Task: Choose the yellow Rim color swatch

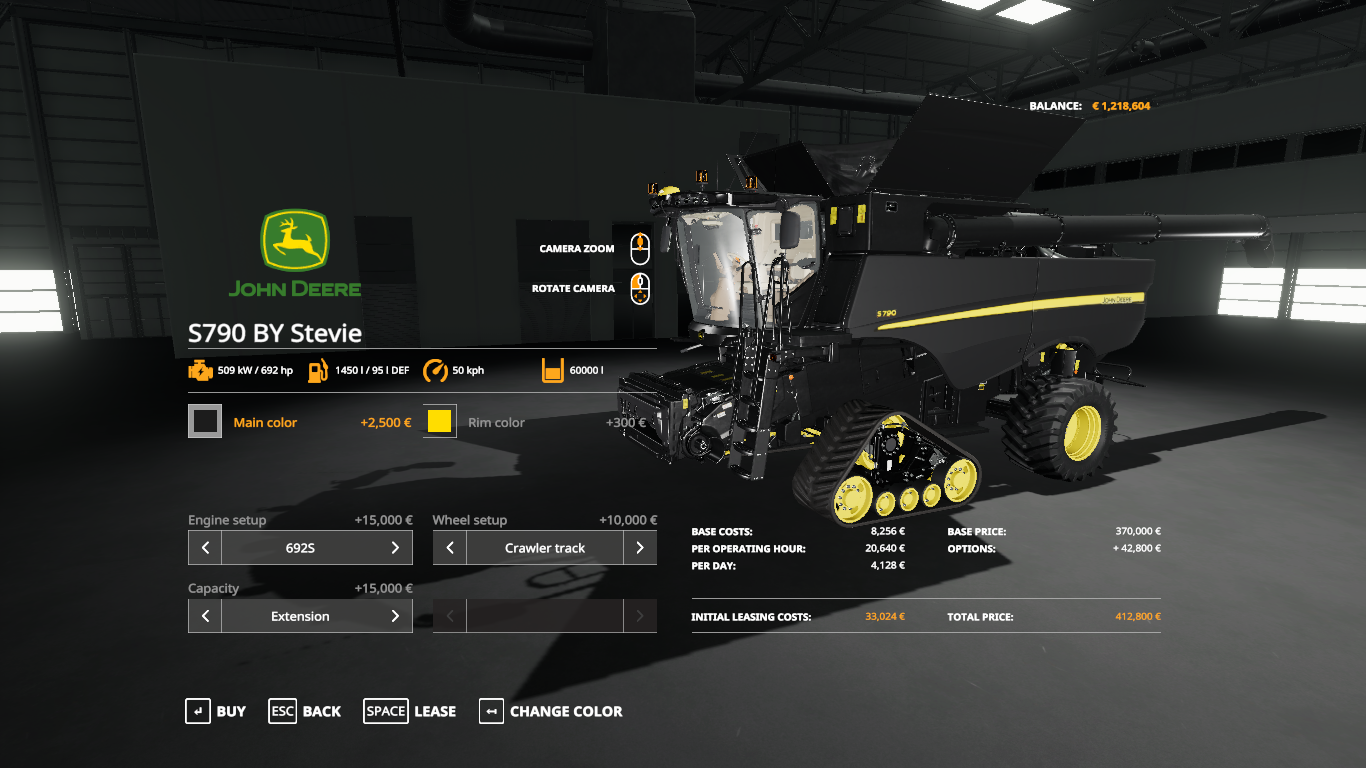Action: pos(440,422)
